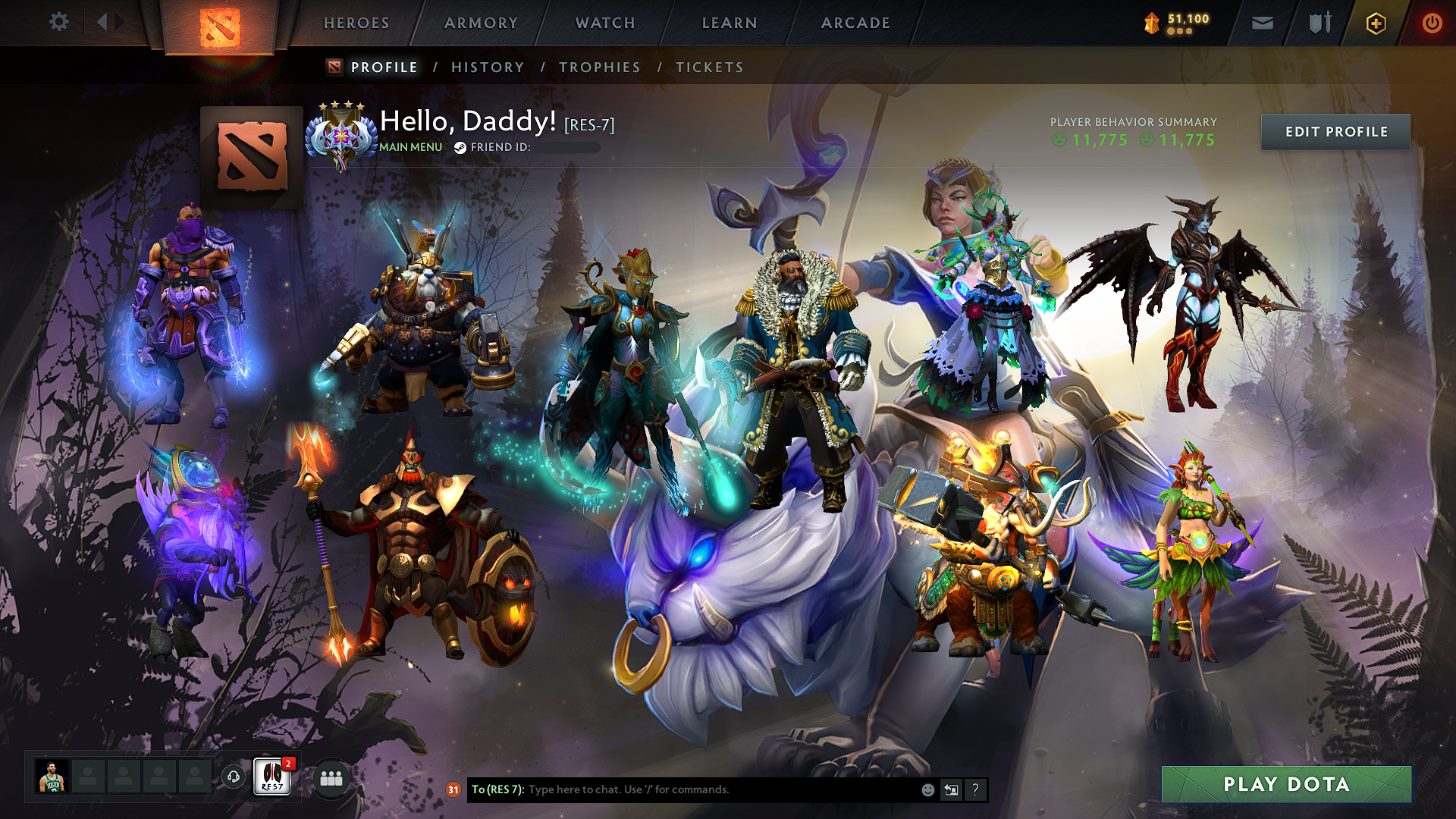Open the Trophies tab

point(599,67)
